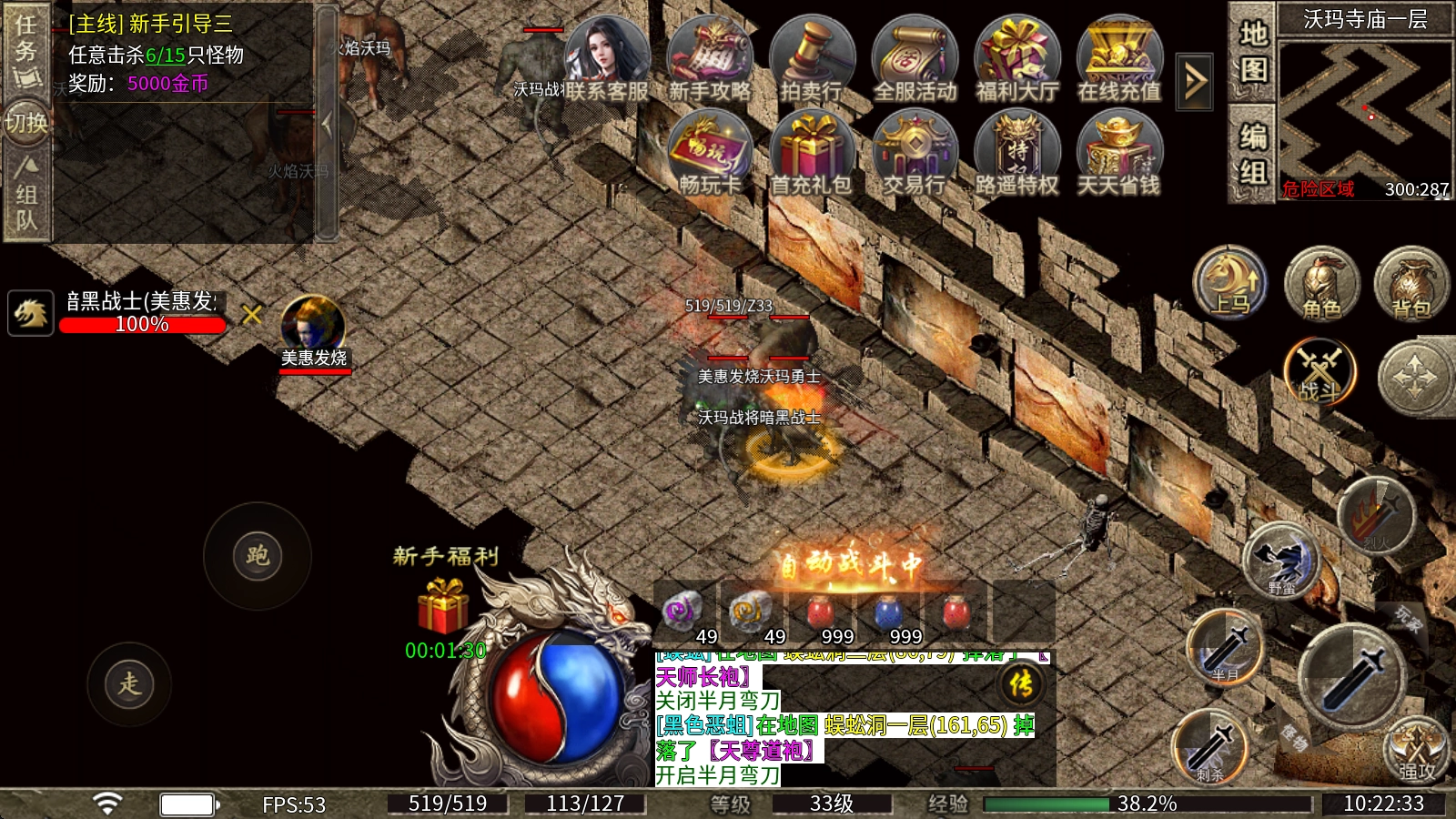Use the 刺杀 assassinate skill

[x=1210, y=746]
